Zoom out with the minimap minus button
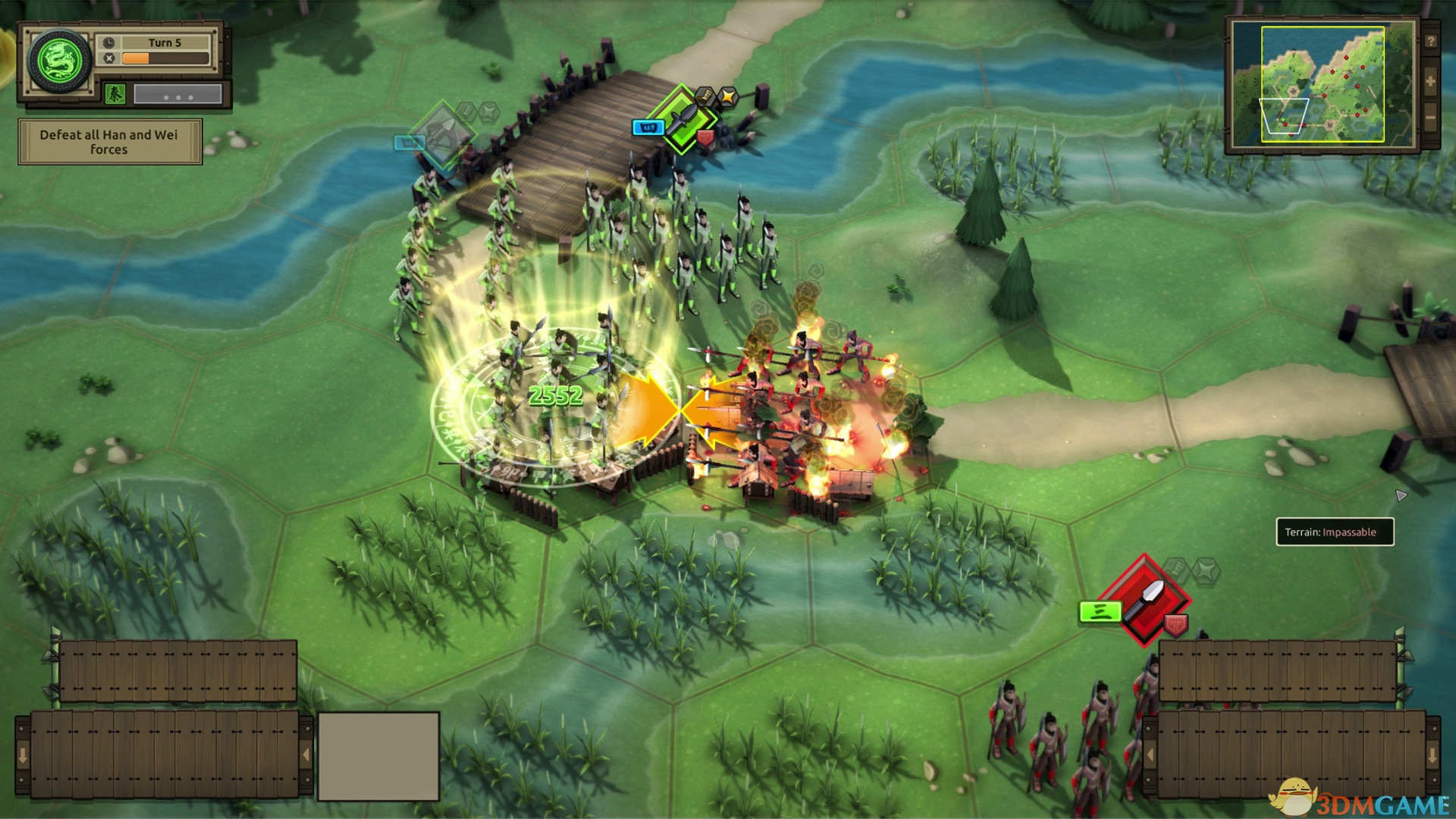The image size is (1456, 819). tap(1430, 119)
